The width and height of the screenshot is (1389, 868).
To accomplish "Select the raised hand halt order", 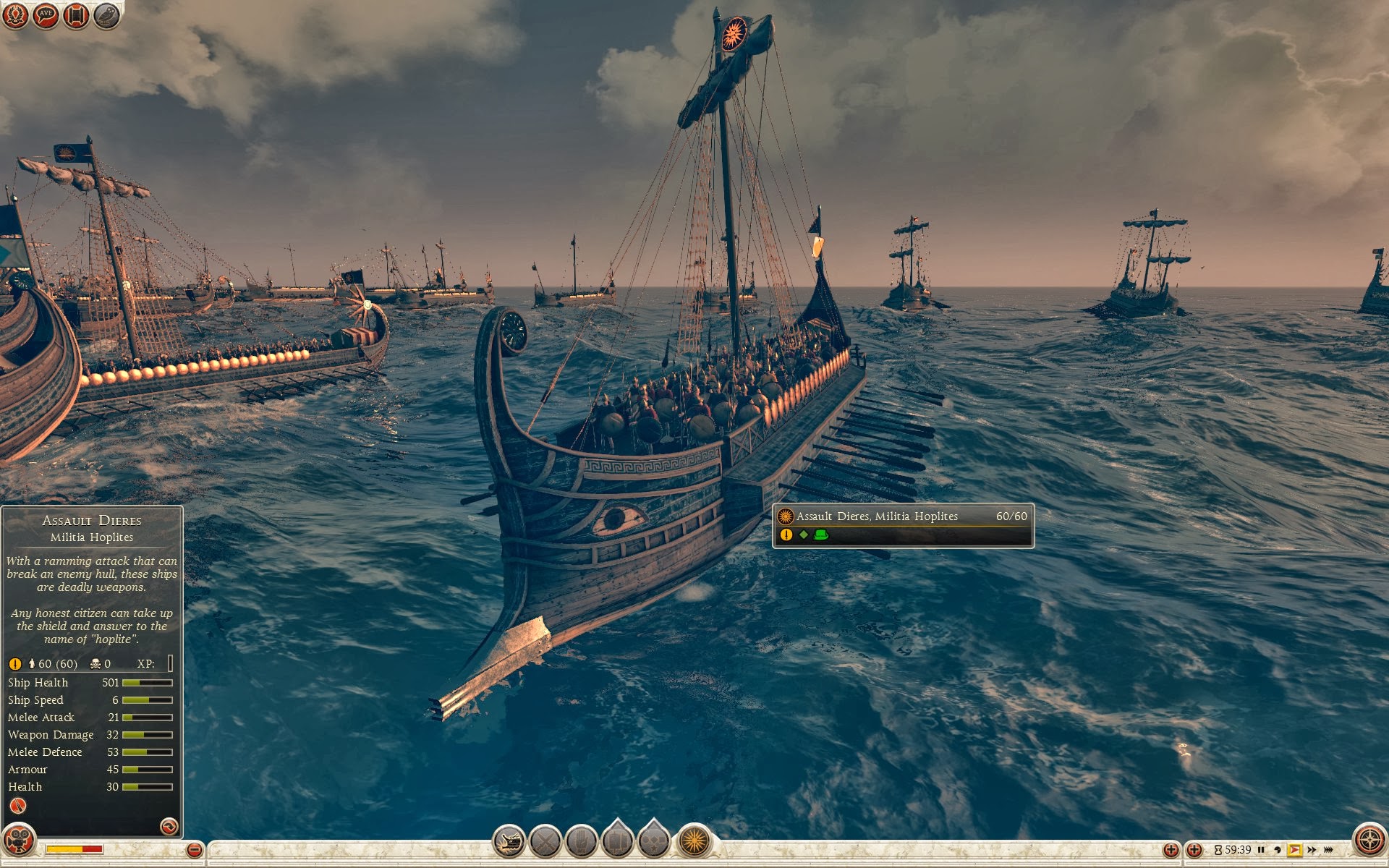I will tap(581, 841).
